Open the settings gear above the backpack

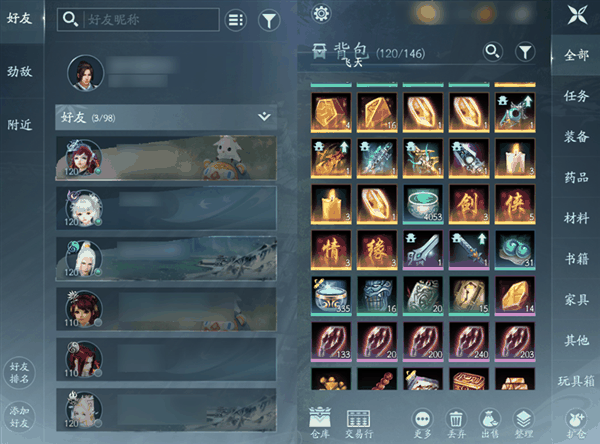[321, 14]
